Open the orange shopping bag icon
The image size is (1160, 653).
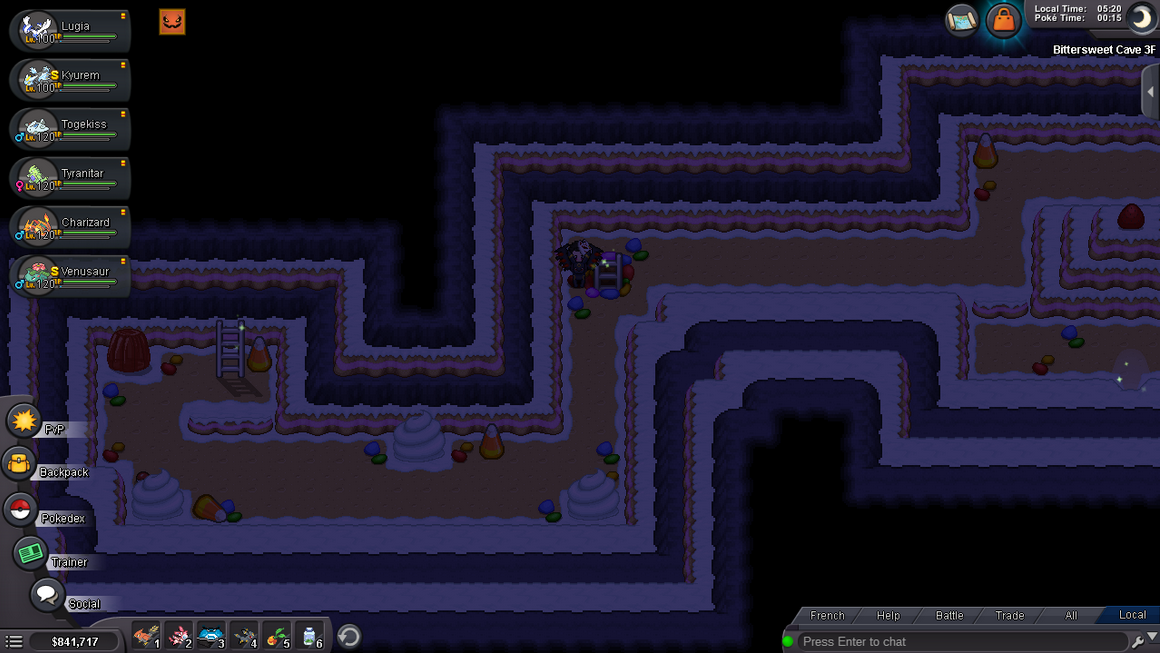pos(1002,20)
